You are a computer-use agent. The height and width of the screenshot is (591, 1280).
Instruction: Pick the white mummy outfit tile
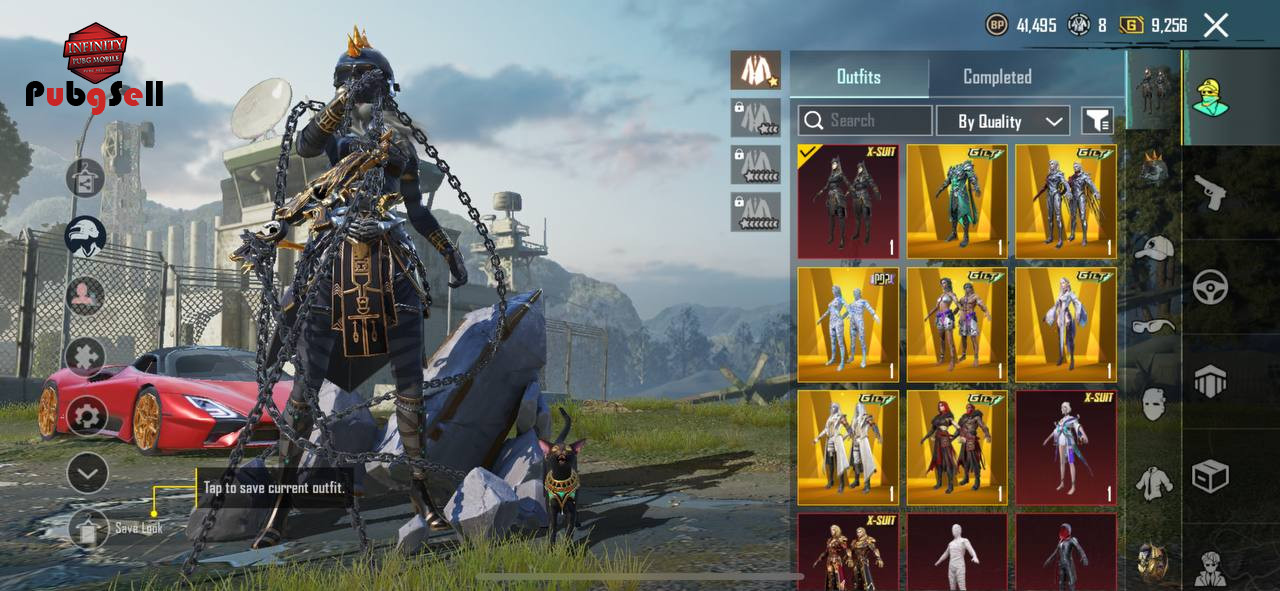click(957, 552)
